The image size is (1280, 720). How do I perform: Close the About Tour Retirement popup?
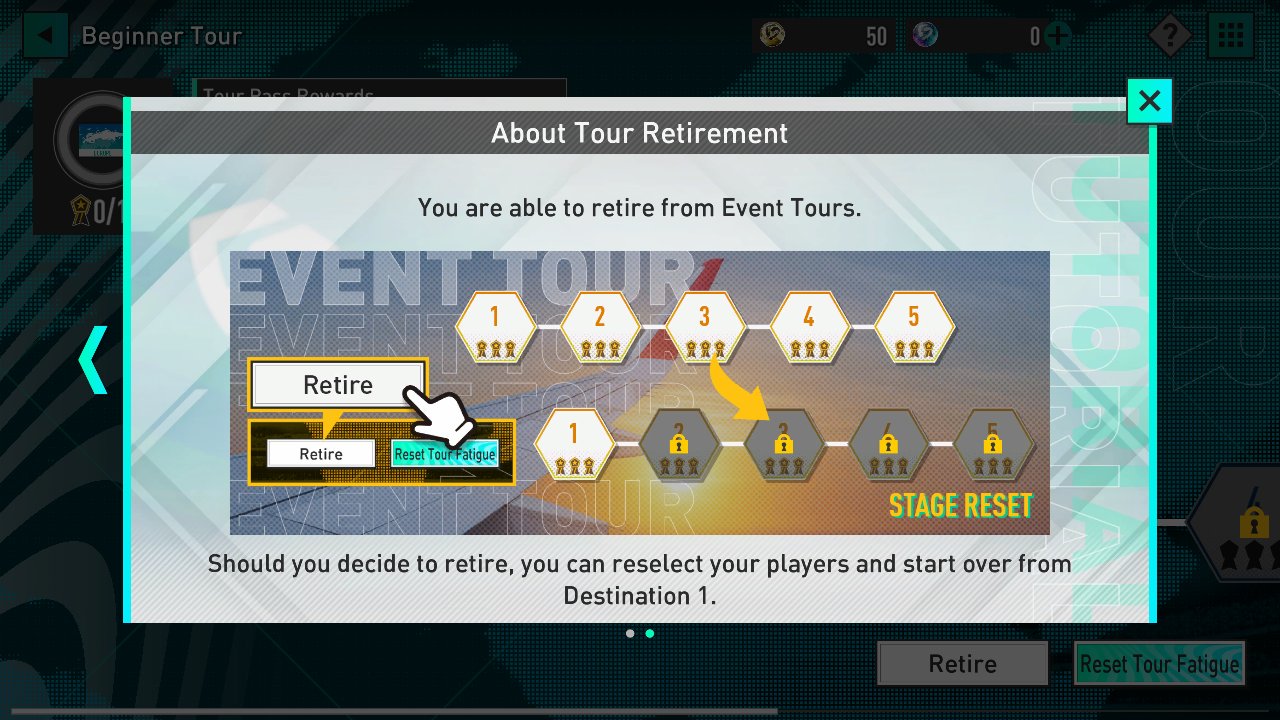[1149, 101]
